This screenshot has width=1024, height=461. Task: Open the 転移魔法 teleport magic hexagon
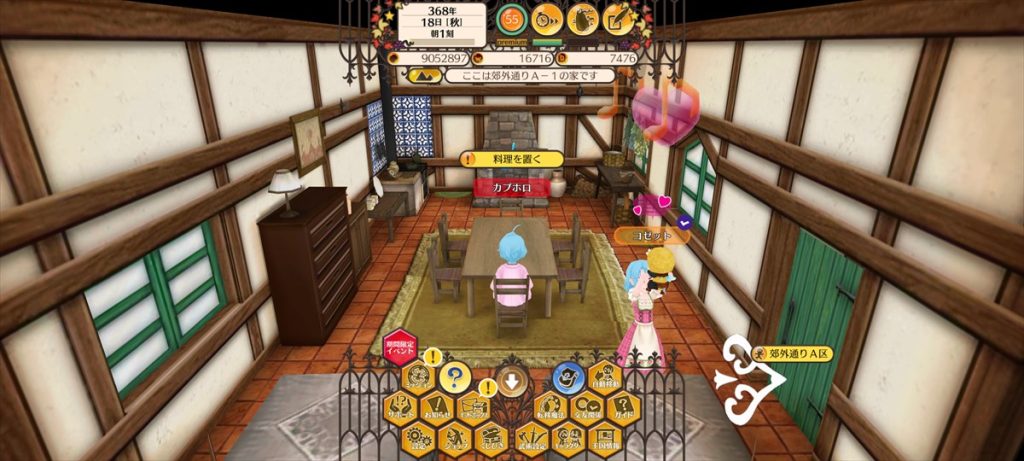550,409
